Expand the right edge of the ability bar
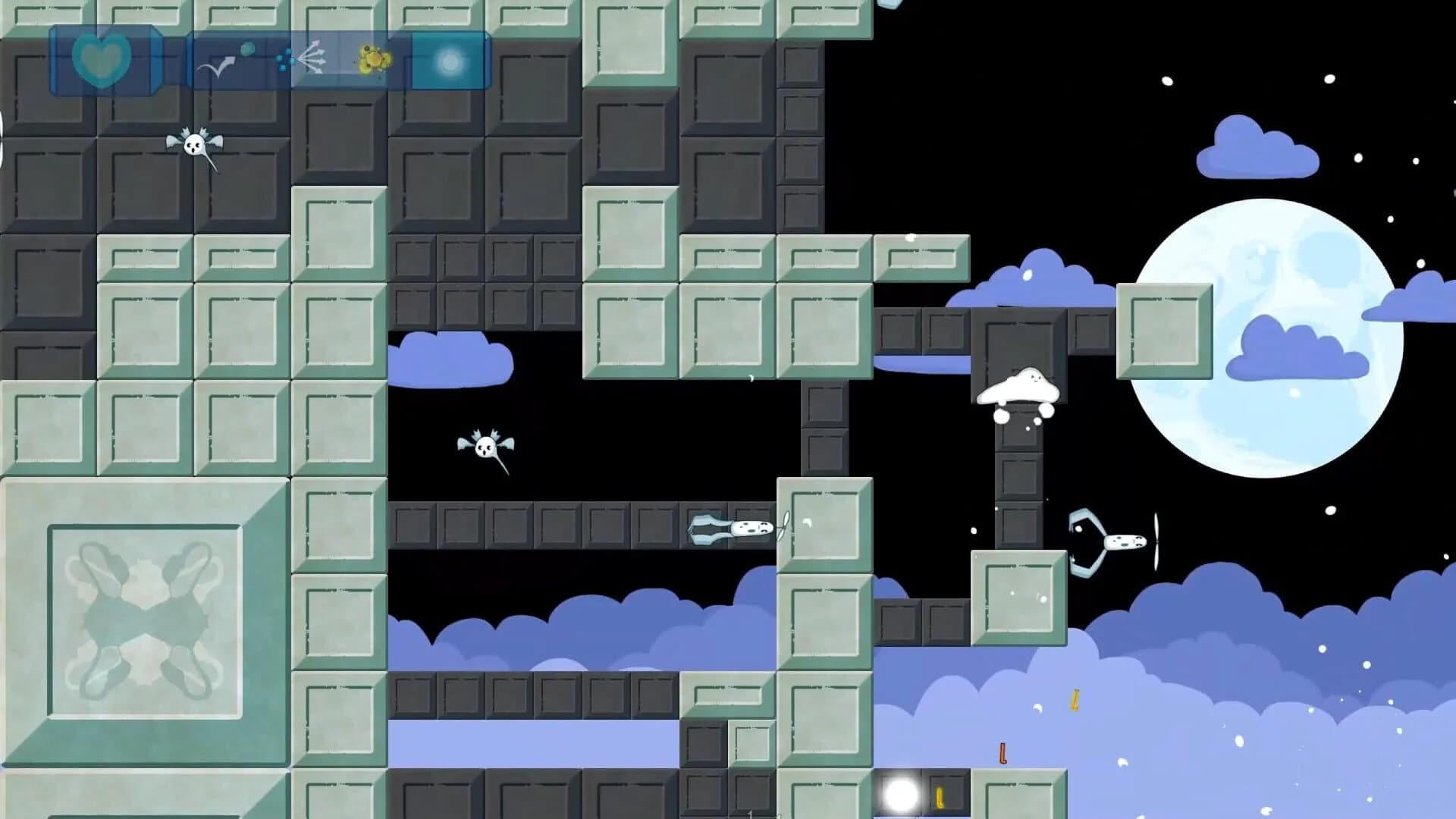The width and height of the screenshot is (1456, 819). 489,61
